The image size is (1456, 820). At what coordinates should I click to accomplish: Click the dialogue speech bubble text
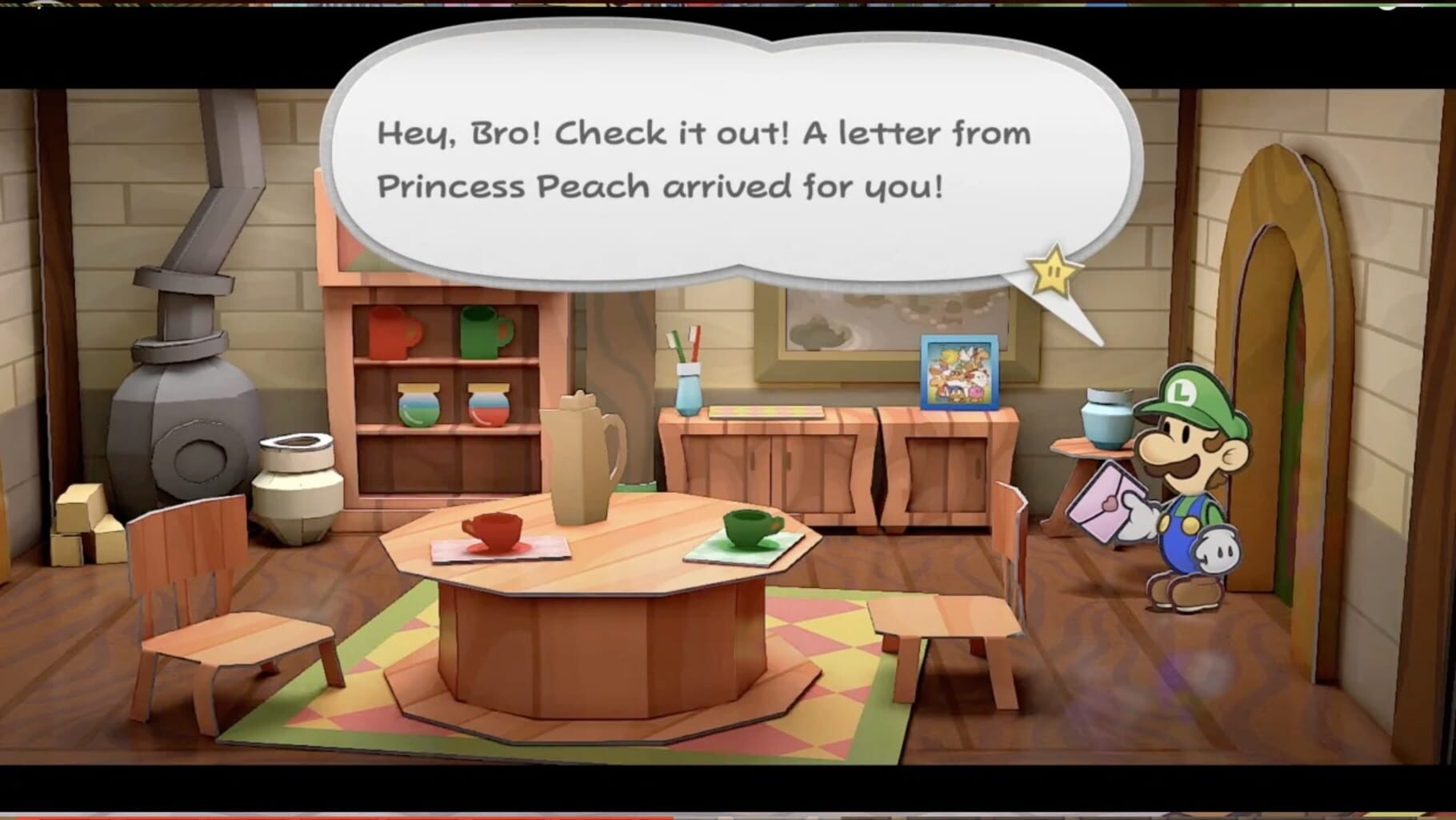pos(704,156)
